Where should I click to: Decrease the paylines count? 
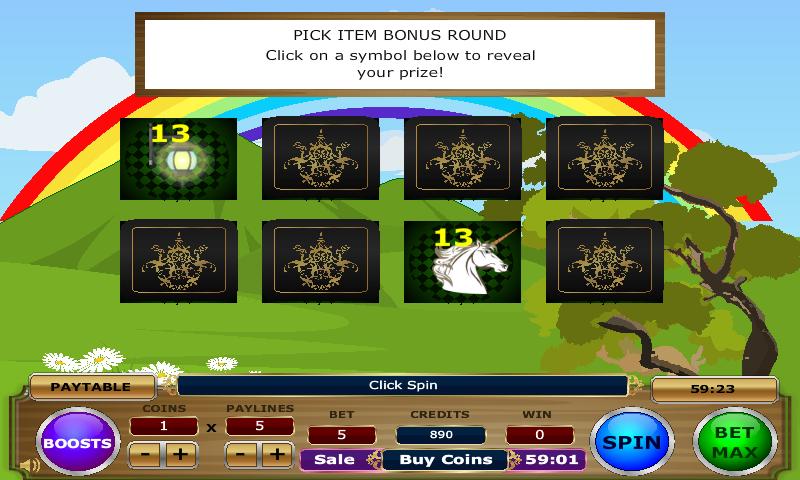pos(240,455)
